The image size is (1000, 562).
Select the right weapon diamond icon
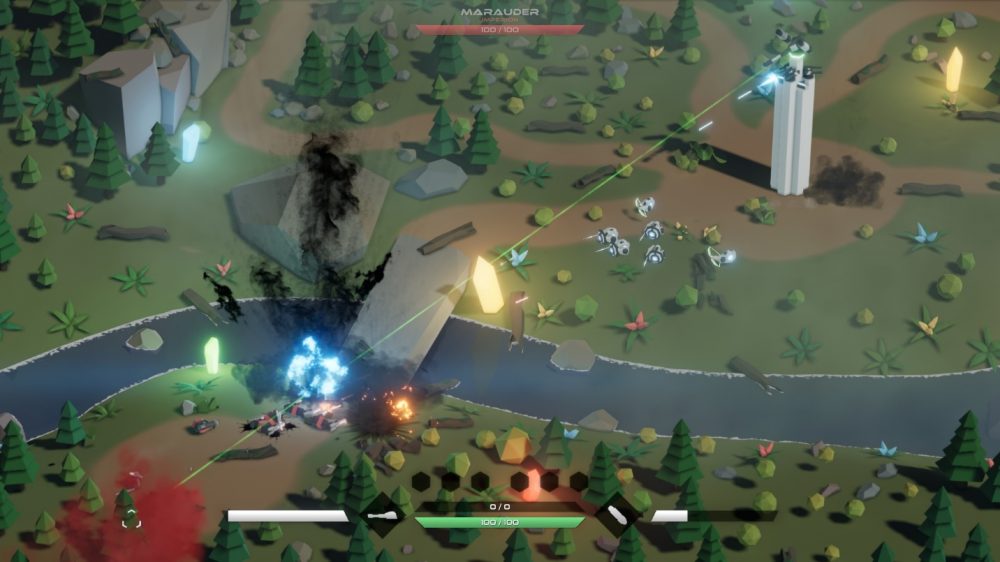click(x=617, y=516)
